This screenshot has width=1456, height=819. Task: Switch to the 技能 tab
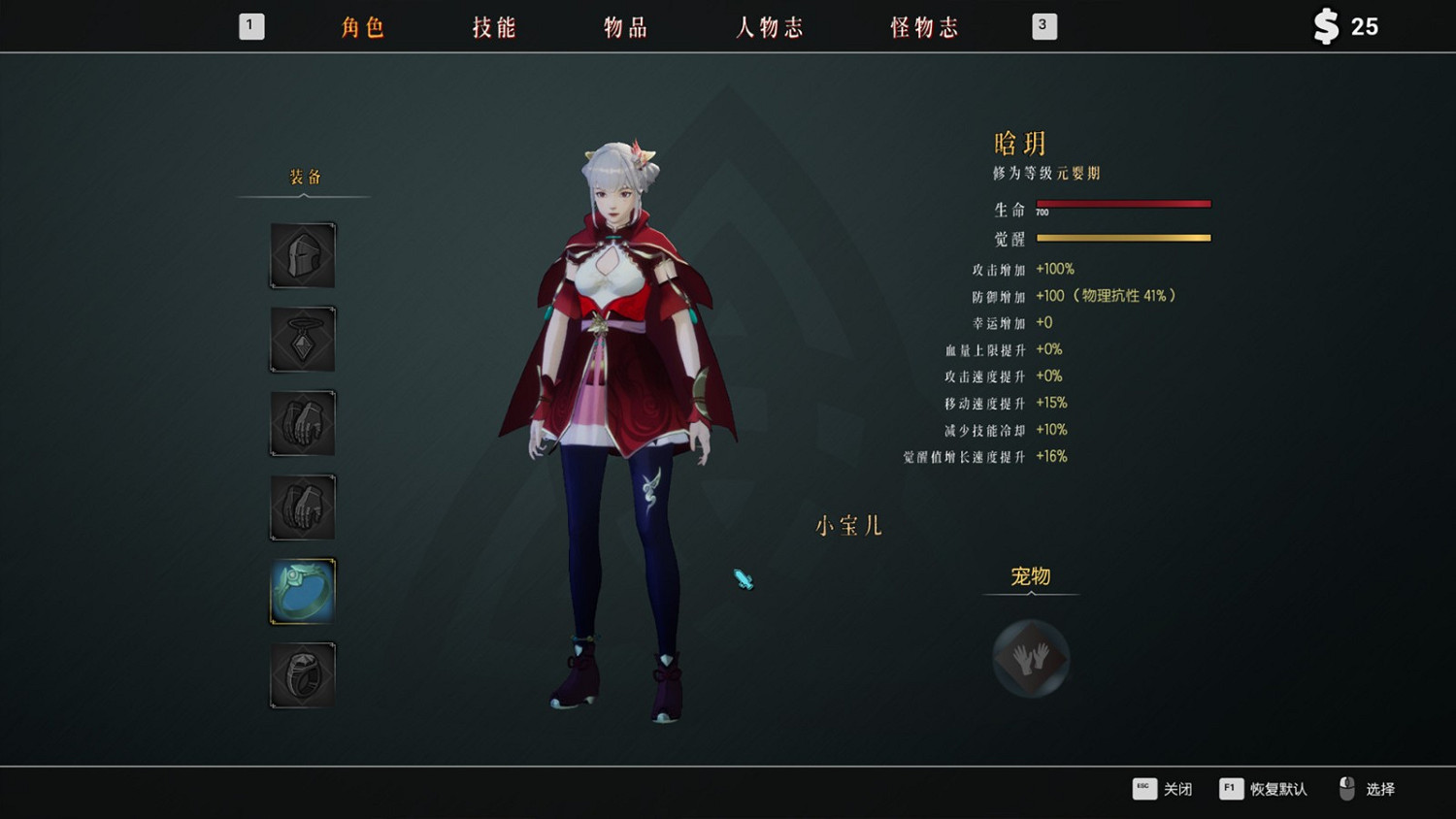coord(492,28)
